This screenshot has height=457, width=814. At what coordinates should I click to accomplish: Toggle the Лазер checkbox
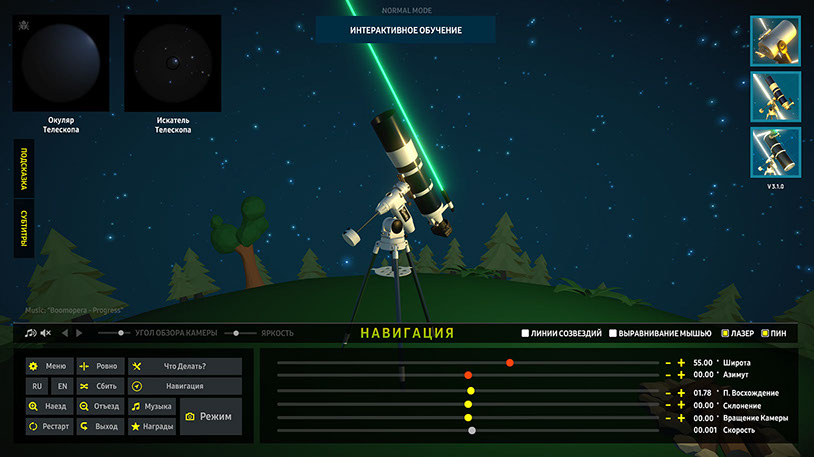[x=725, y=333]
